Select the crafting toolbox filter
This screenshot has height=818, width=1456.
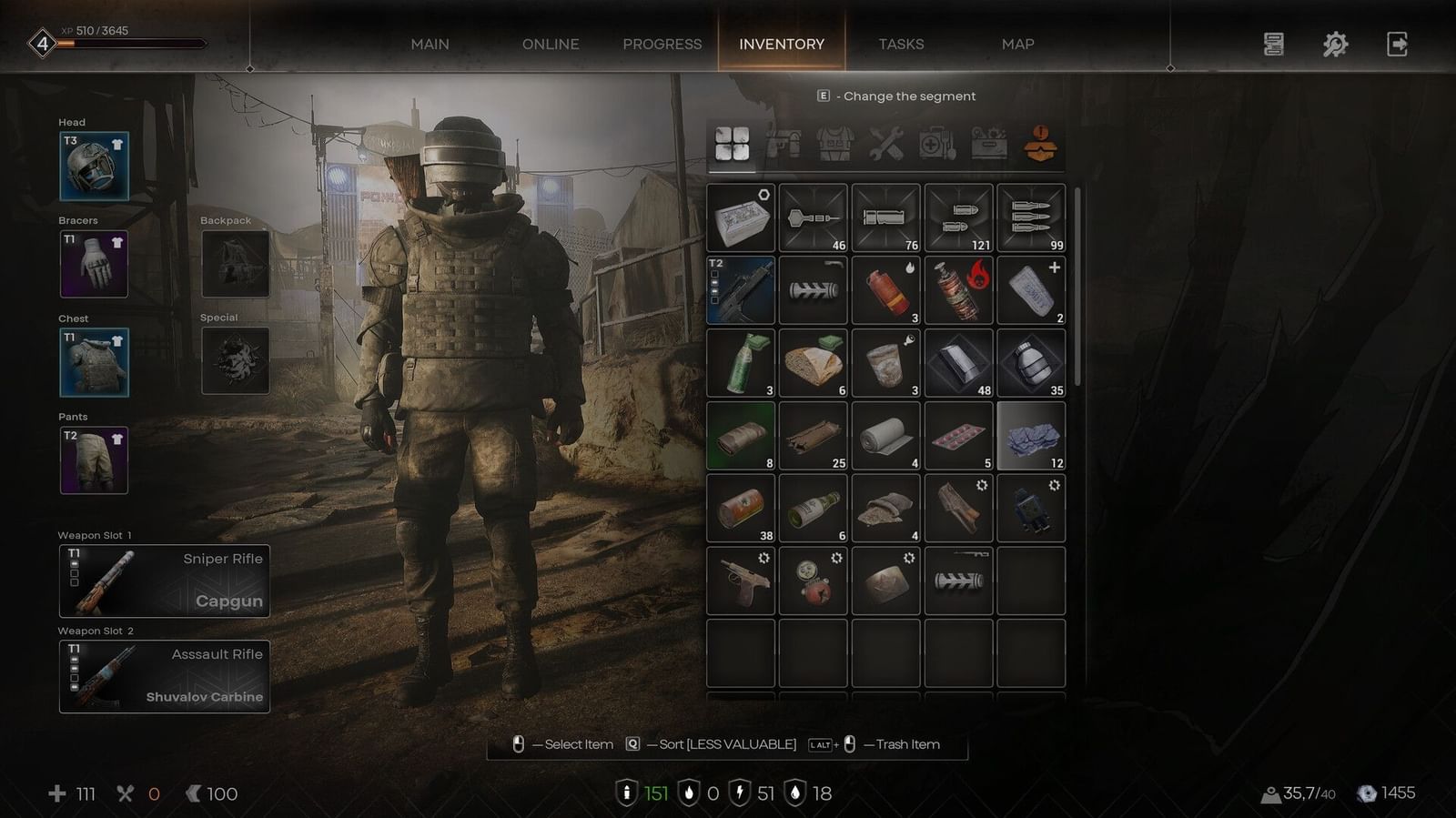pyautogui.click(x=987, y=144)
